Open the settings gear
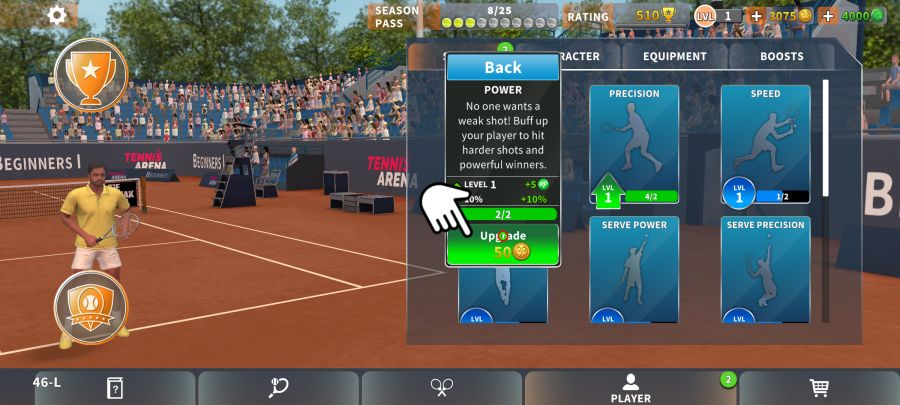The width and height of the screenshot is (900, 405). (x=57, y=15)
